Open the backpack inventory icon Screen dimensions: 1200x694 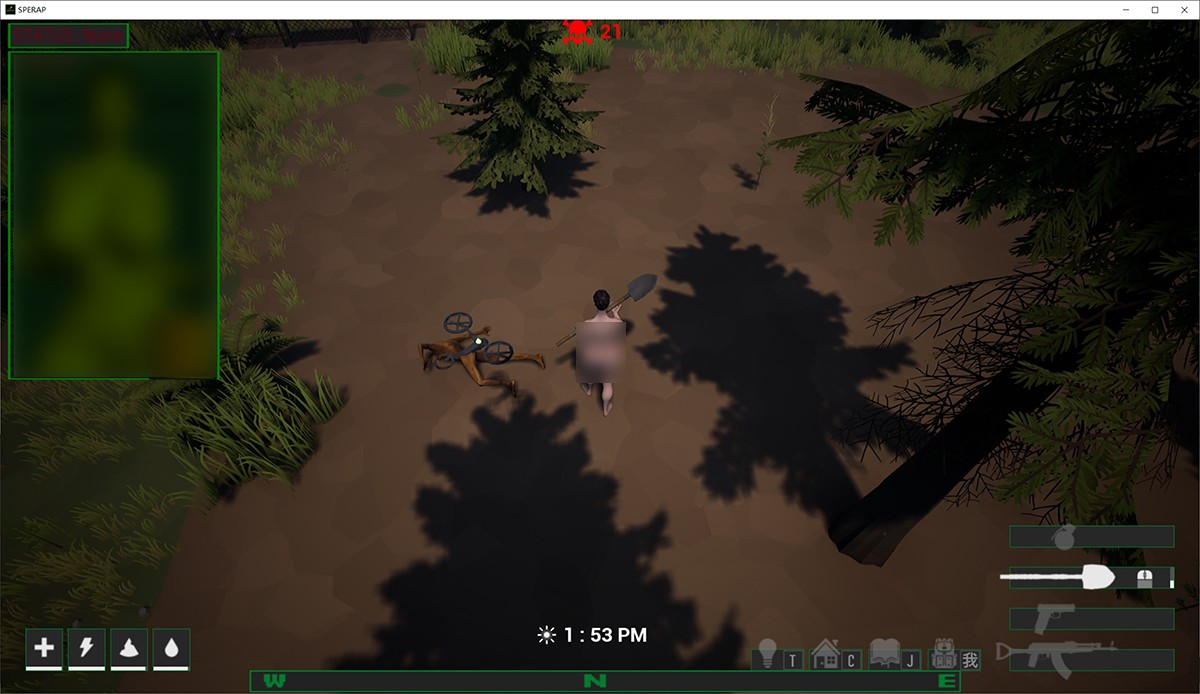point(943,654)
